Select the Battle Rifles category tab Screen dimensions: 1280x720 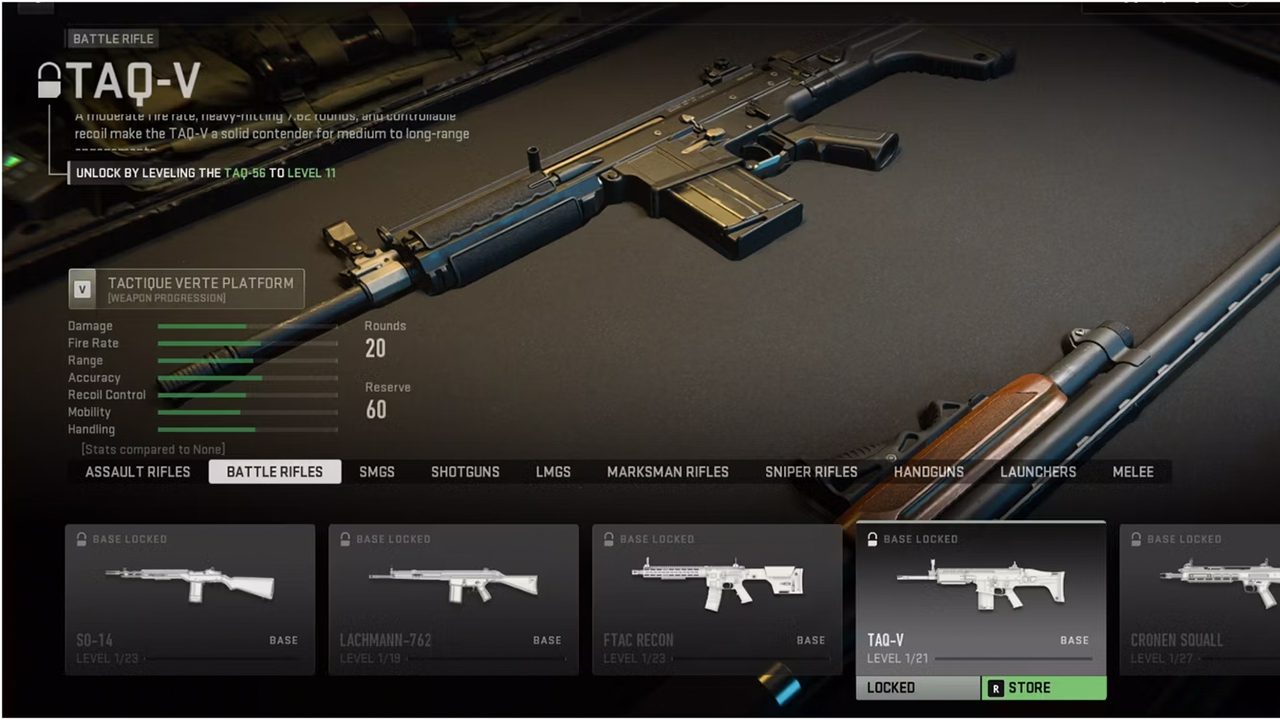click(275, 472)
